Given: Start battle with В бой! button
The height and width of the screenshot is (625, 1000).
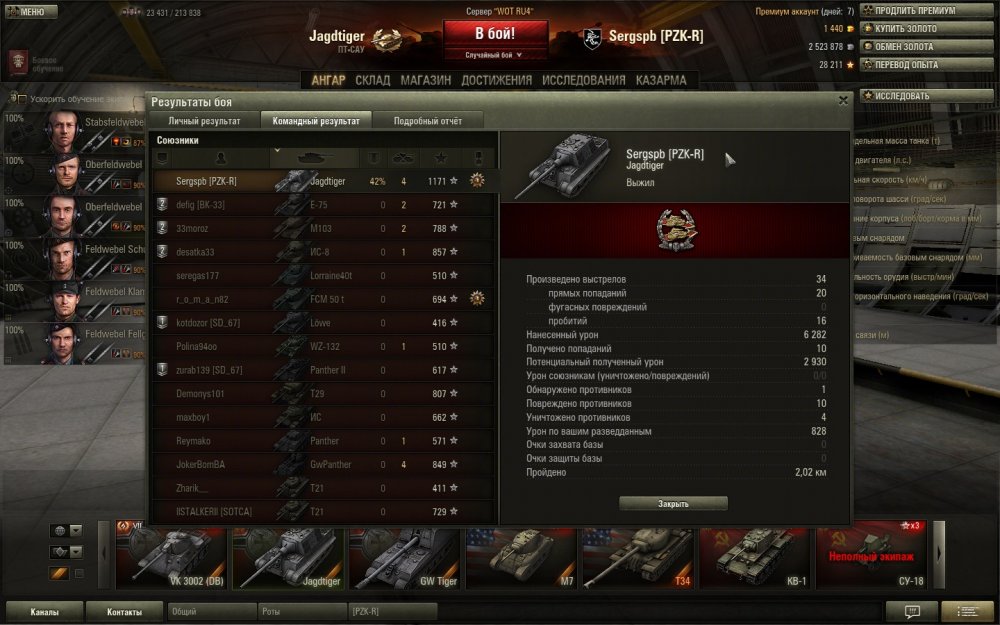Looking at the screenshot, I should [495, 34].
